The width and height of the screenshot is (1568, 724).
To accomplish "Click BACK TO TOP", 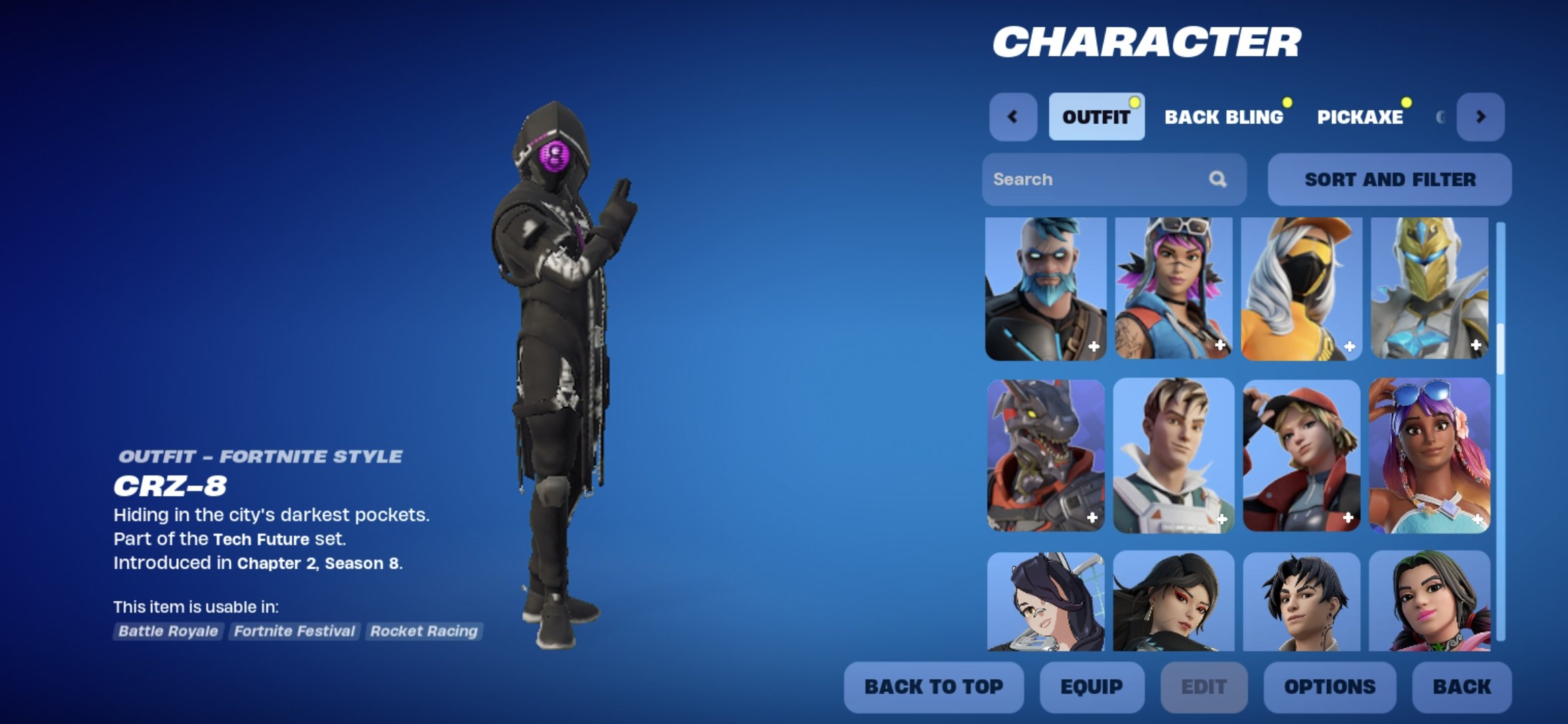I will (934, 686).
